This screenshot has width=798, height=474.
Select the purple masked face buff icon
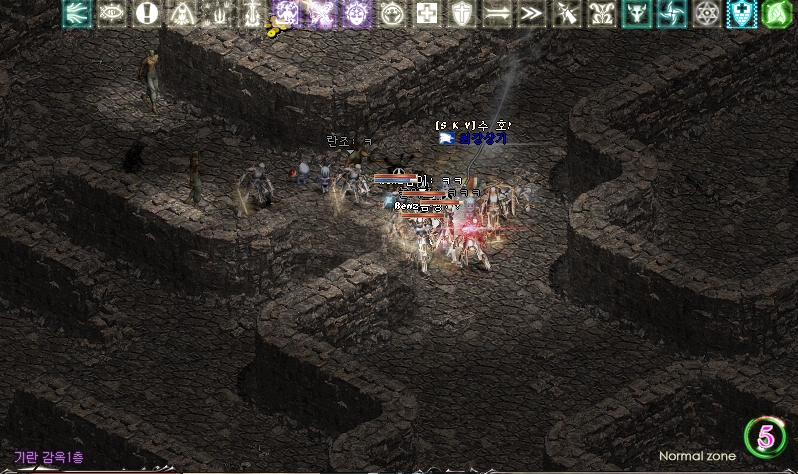click(x=357, y=13)
